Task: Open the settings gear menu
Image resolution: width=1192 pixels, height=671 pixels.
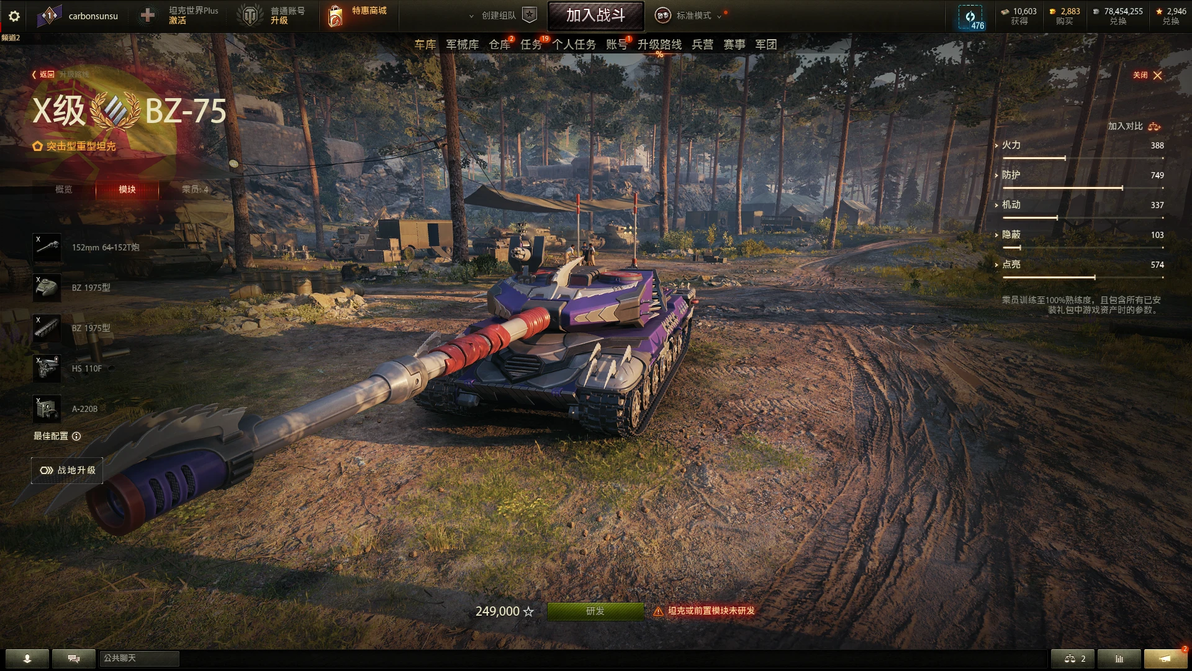Action: click(x=14, y=16)
